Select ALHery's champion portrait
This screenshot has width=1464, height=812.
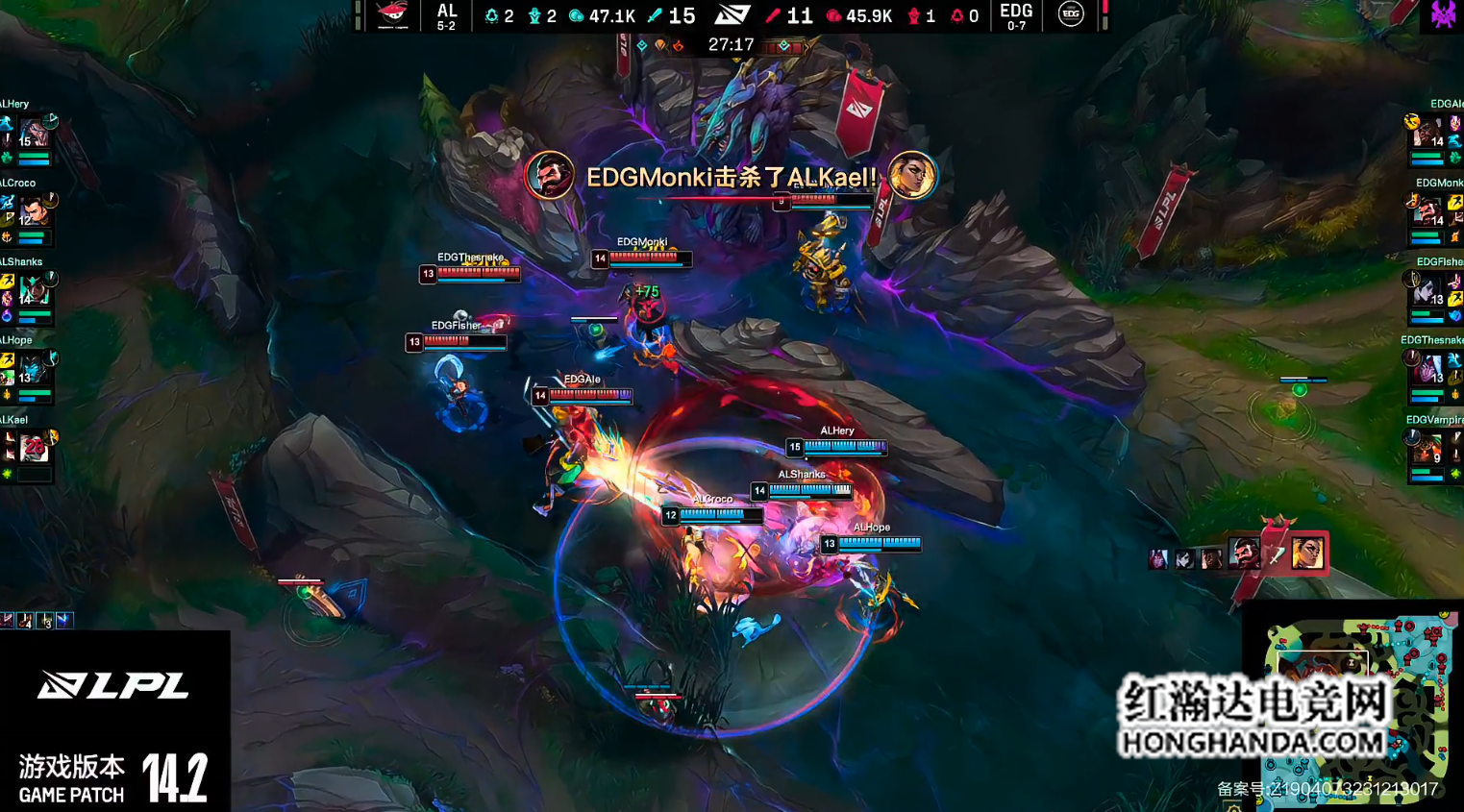(34, 132)
